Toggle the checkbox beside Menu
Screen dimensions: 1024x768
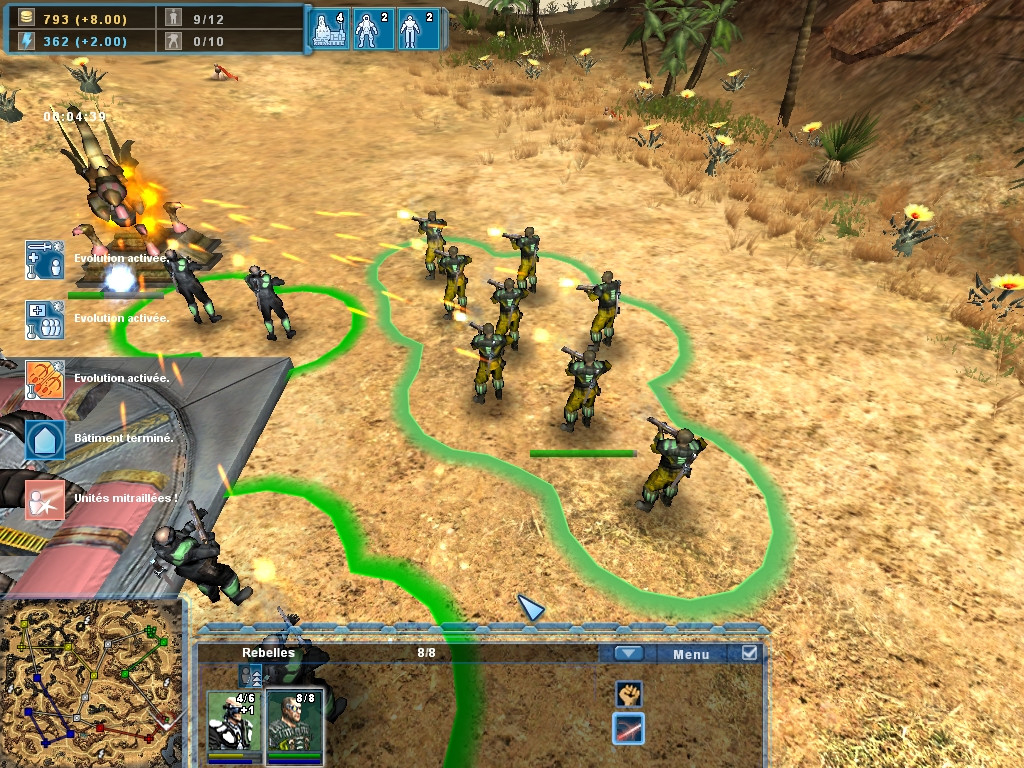click(x=749, y=653)
